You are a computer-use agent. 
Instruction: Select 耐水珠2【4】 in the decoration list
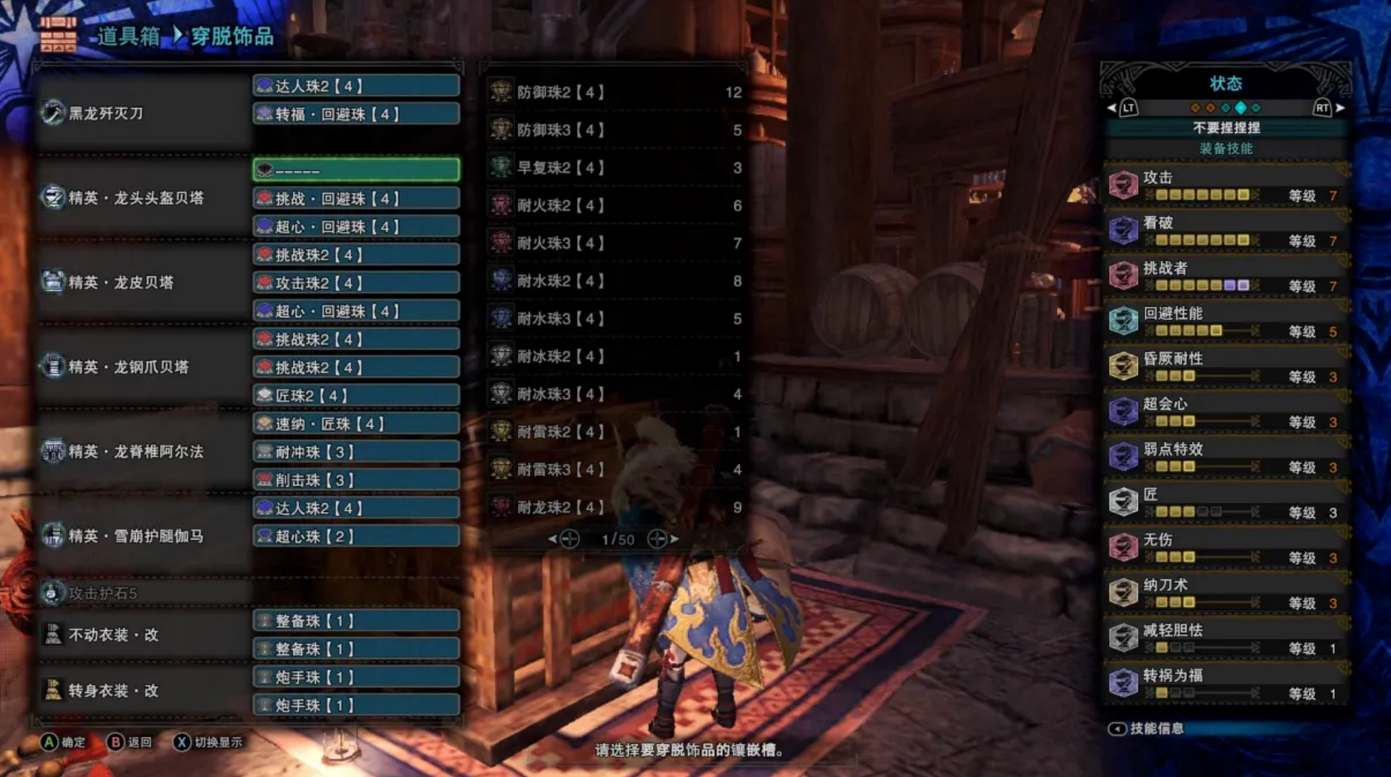pos(615,281)
